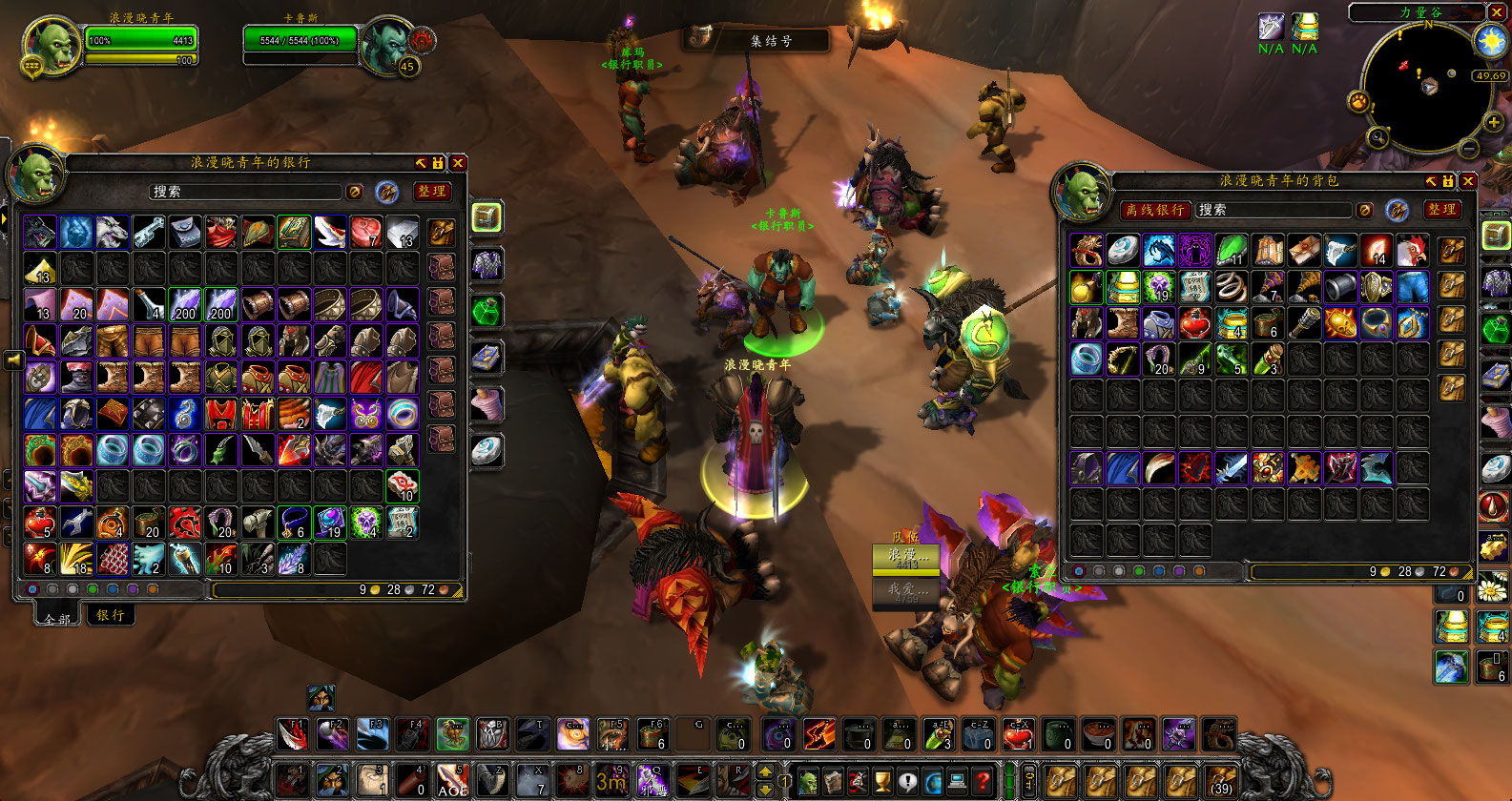Select the white wolf head item in bank
1512x801 pixels.
[x=113, y=232]
